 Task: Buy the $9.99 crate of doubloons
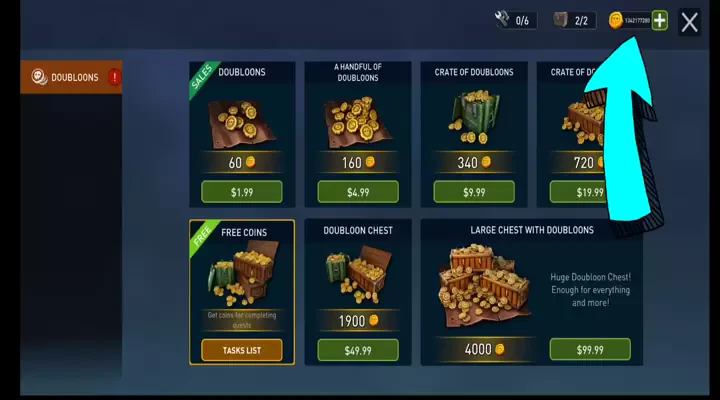(473, 191)
